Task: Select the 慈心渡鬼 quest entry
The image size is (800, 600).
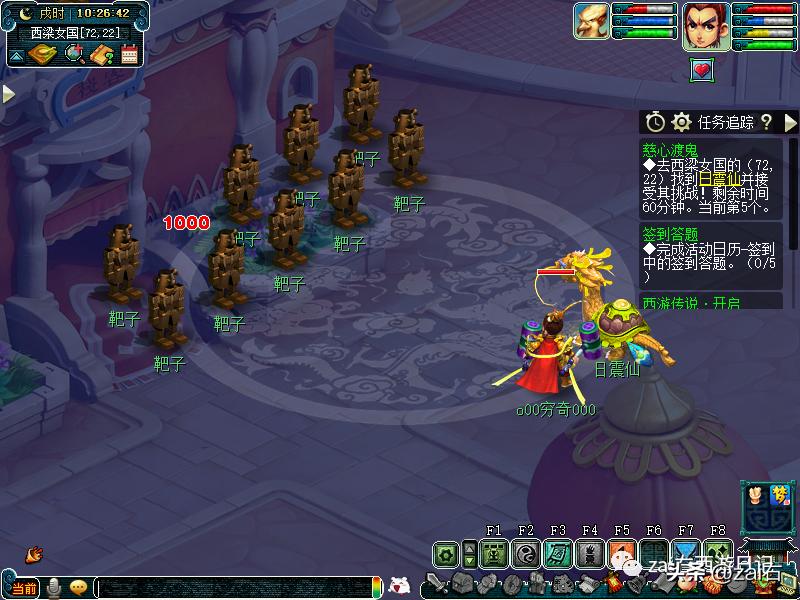Action: coord(669,149)
